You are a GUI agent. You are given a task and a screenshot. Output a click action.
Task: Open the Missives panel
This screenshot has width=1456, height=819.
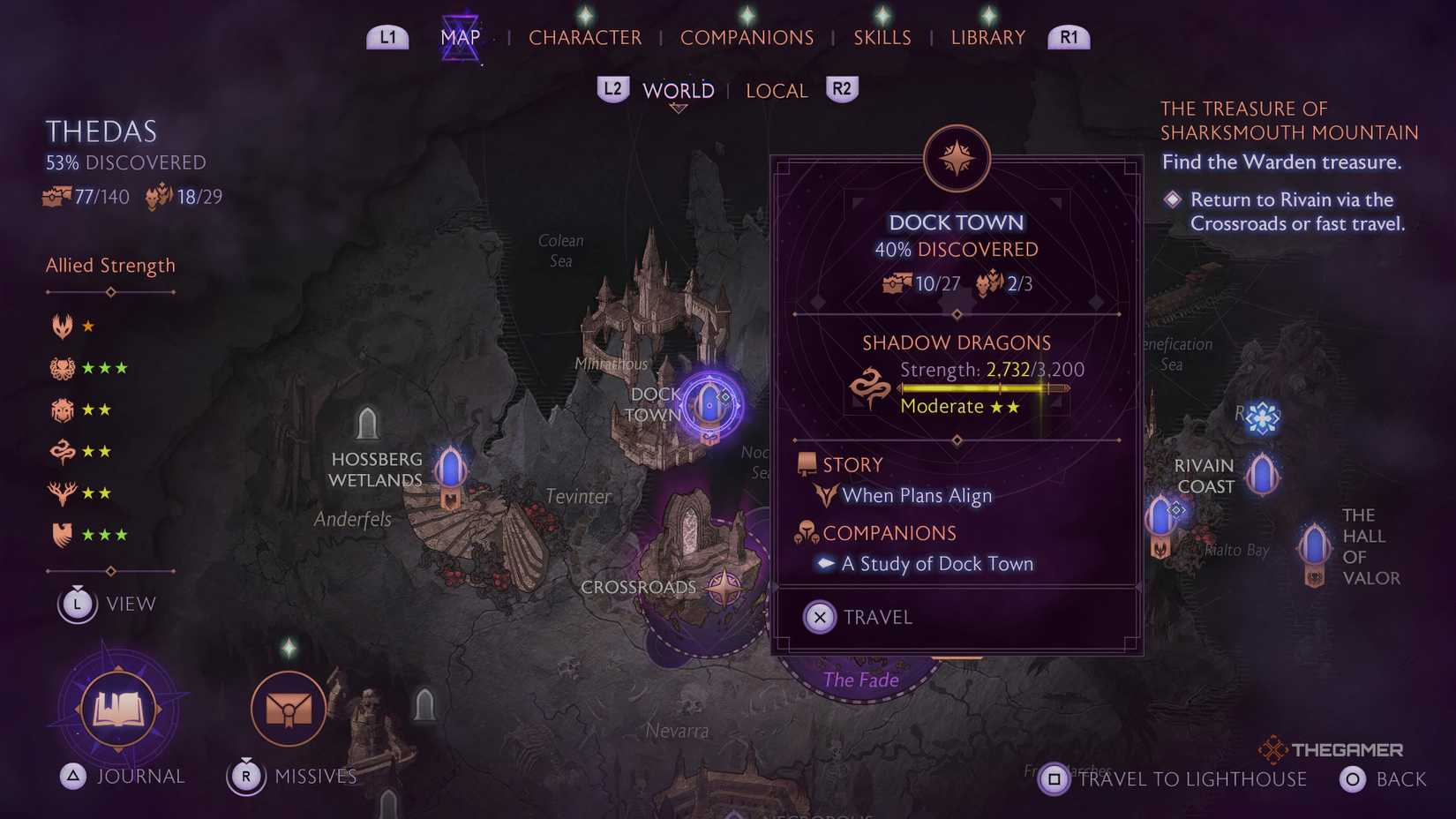(287, 707)
